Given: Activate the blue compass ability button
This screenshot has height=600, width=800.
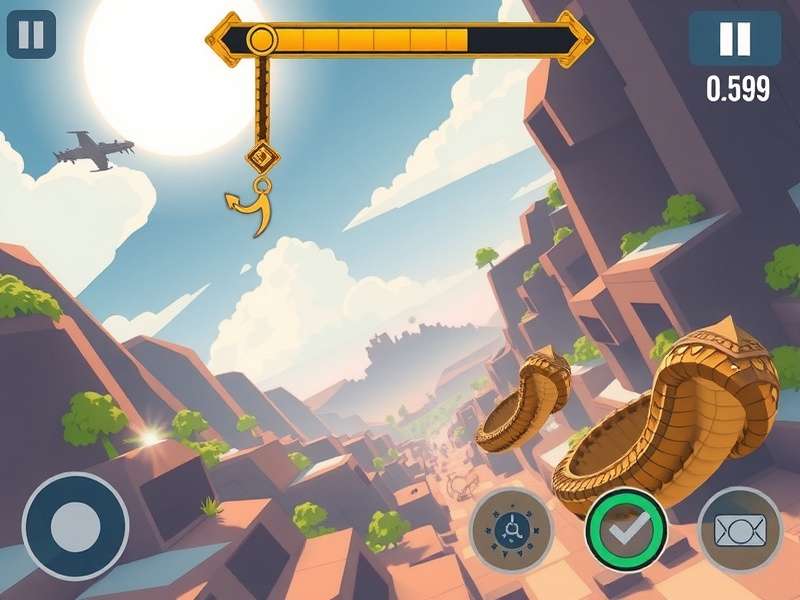Looking at the screenshot, I should point(511,526).
